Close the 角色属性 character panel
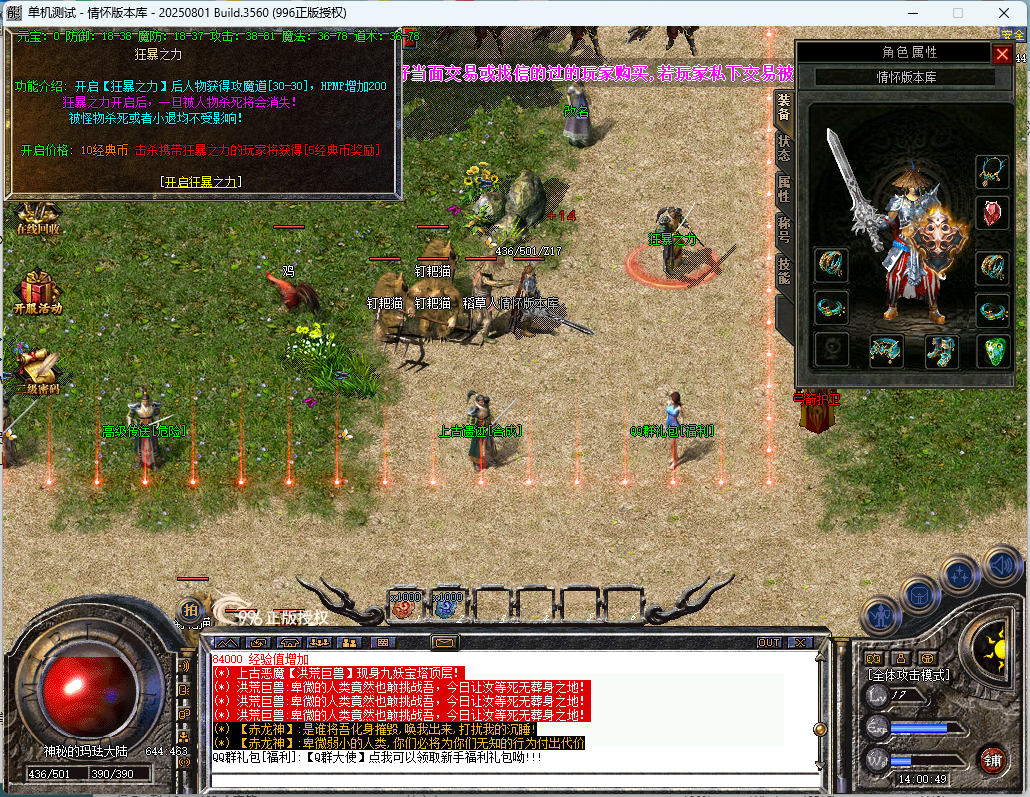 point(1001,54)
